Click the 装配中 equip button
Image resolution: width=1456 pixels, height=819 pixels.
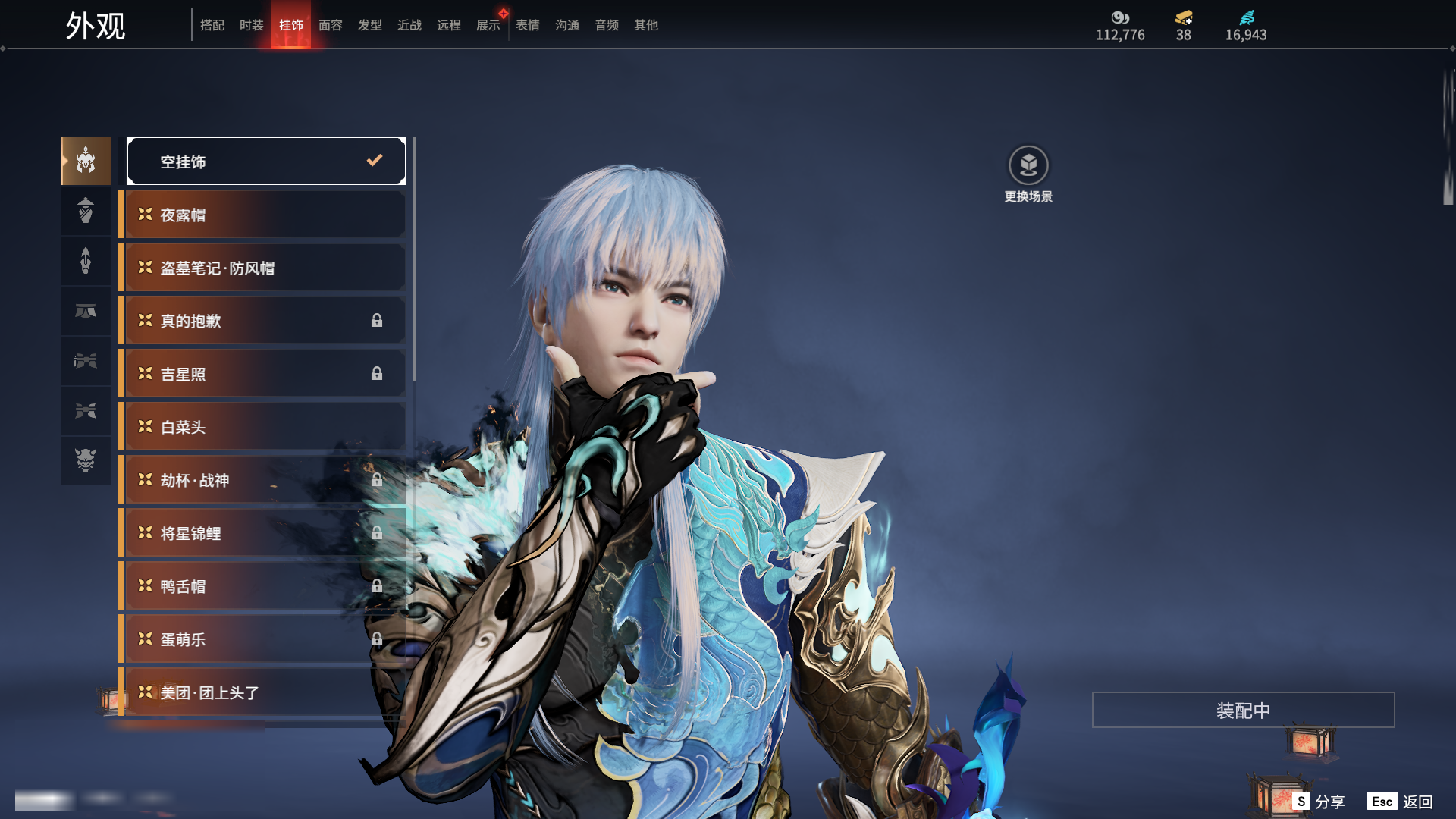point(1243,710)
